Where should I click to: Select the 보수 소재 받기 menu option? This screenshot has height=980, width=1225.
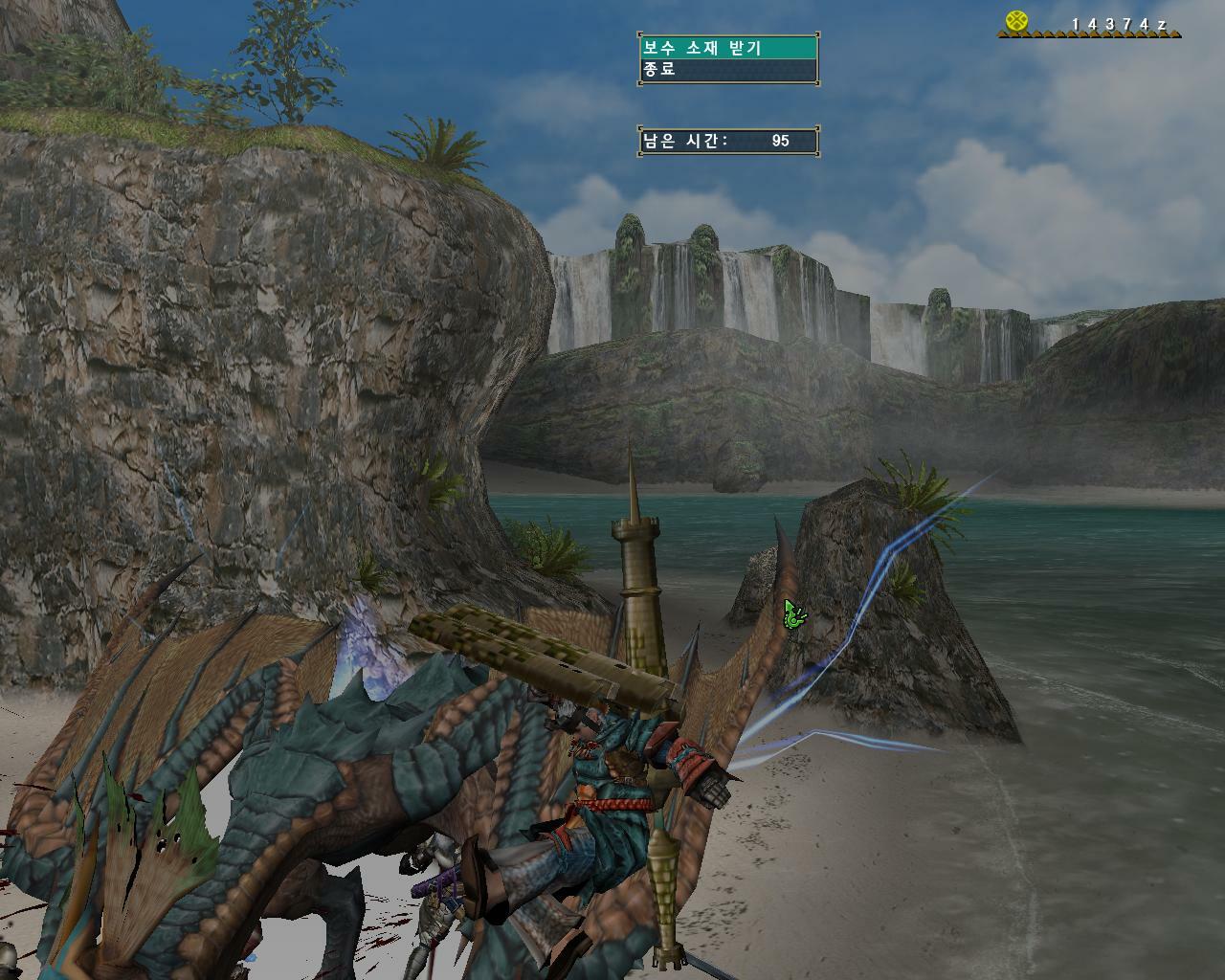728,48
